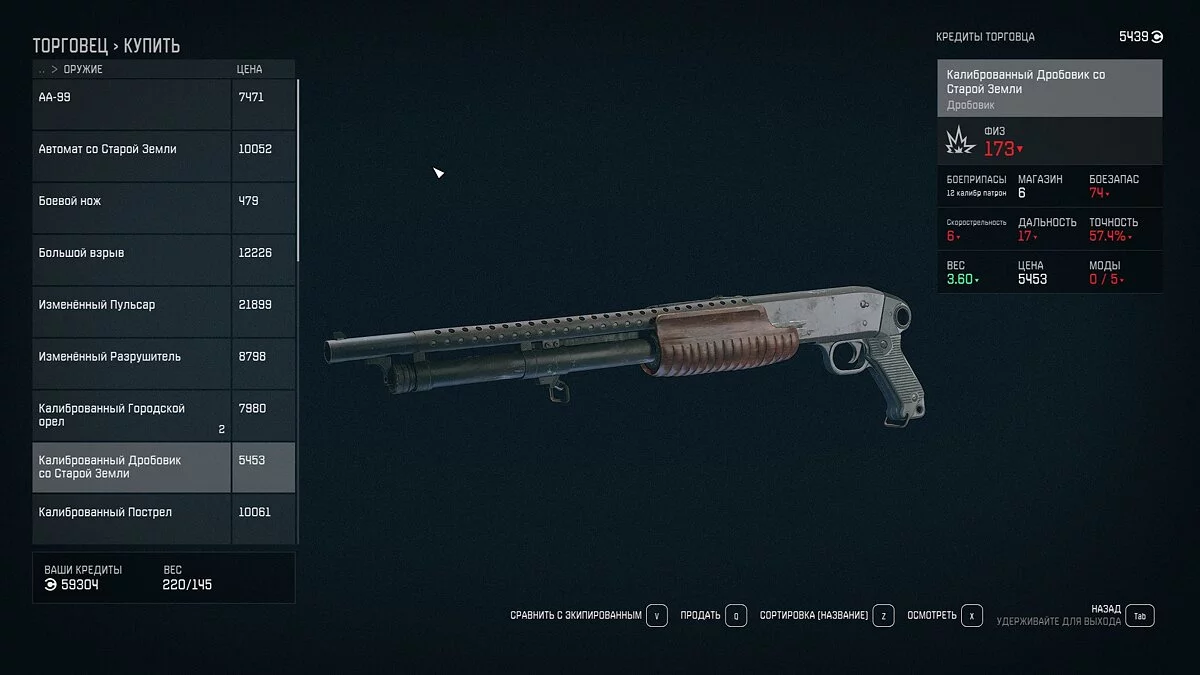Select the AA-99 weapon row
The height and width of the screenshot is (675, 1200).
133,98
